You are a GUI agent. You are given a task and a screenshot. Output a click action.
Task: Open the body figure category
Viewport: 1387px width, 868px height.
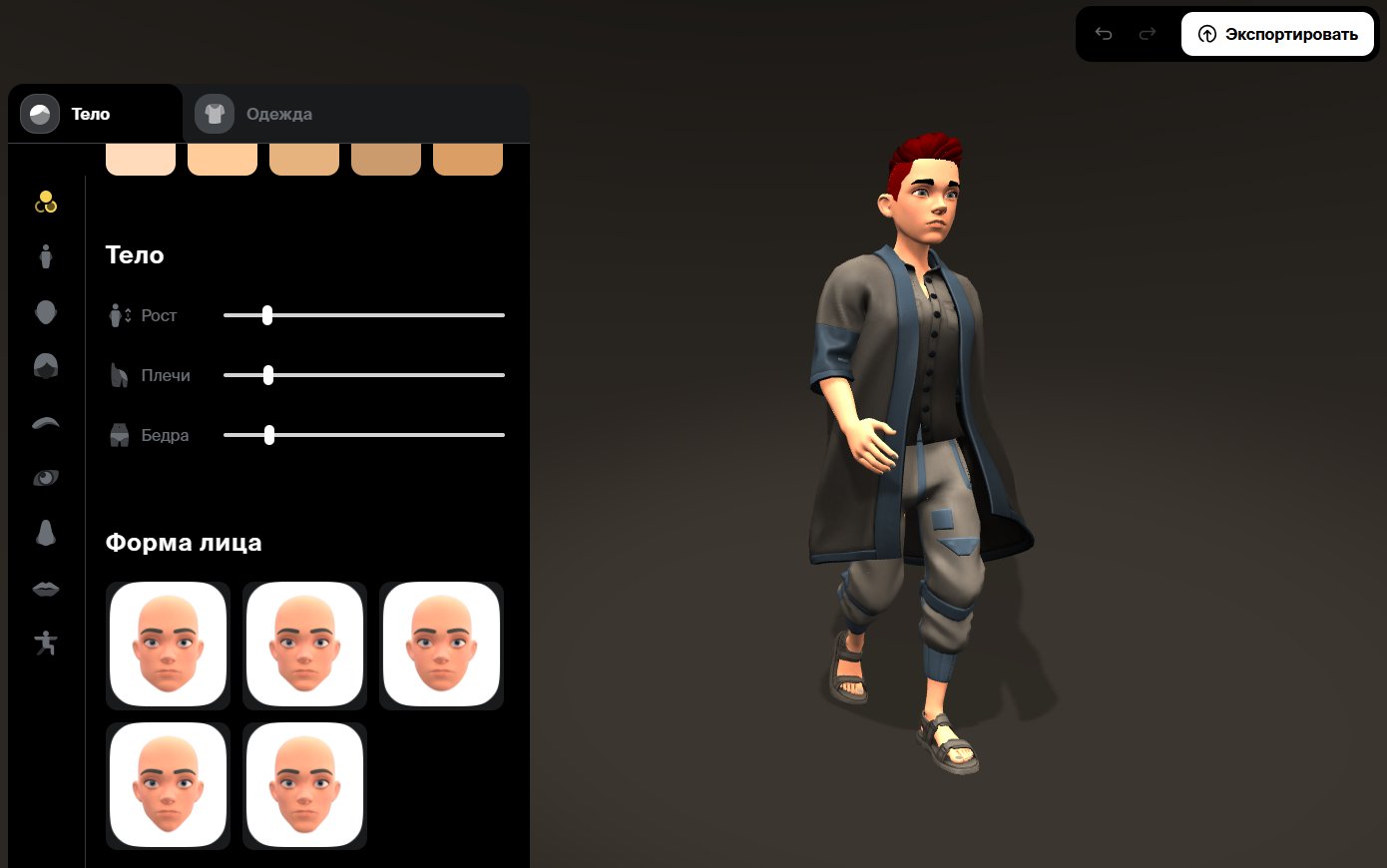coord(46,256)
